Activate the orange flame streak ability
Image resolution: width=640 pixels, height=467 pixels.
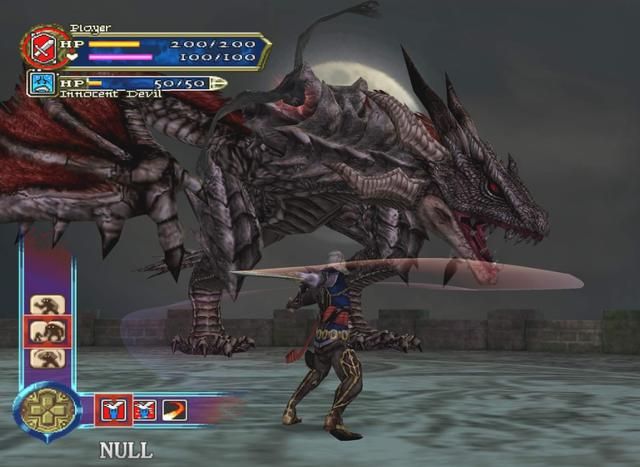pos(174,409)
